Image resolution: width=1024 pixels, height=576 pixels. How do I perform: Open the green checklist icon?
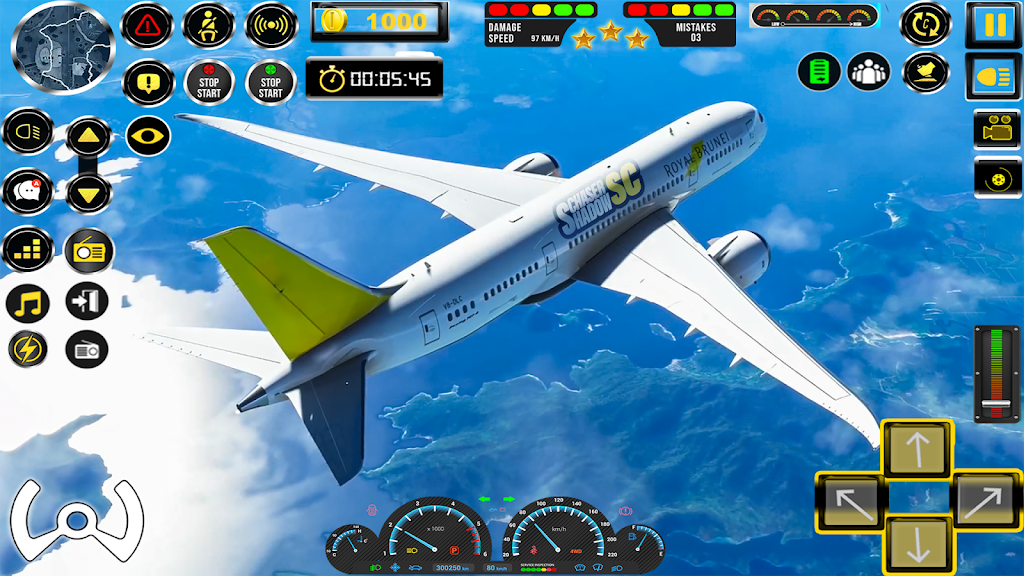(818, 72)
